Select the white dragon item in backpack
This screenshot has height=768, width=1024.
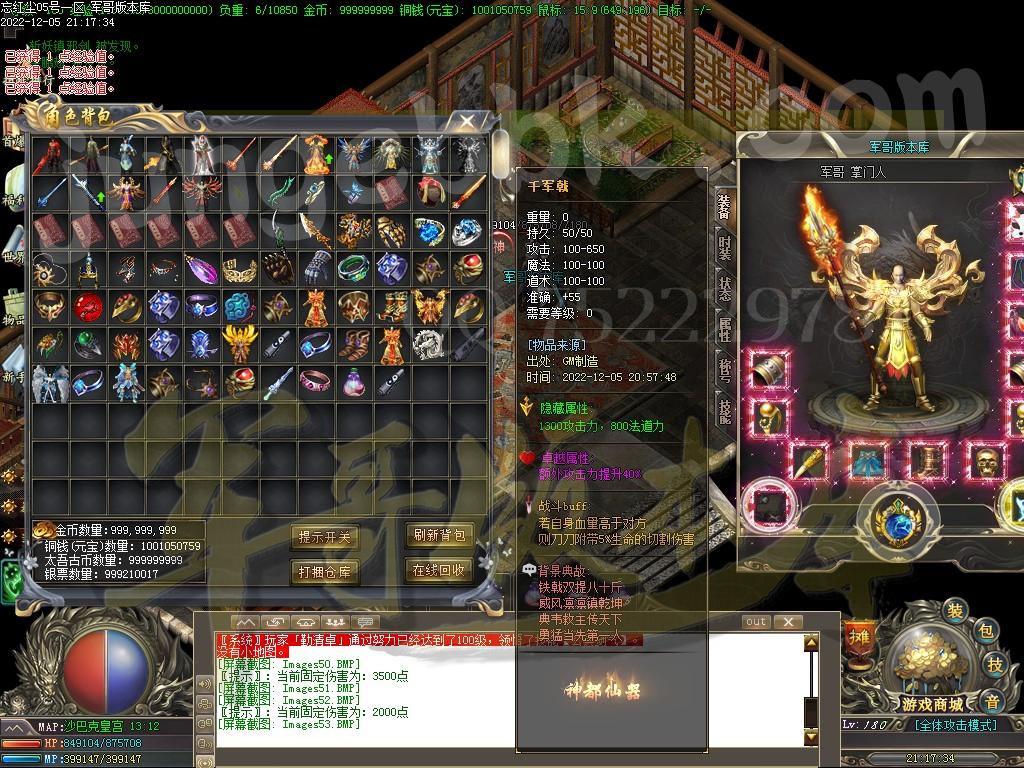point(430,344)
